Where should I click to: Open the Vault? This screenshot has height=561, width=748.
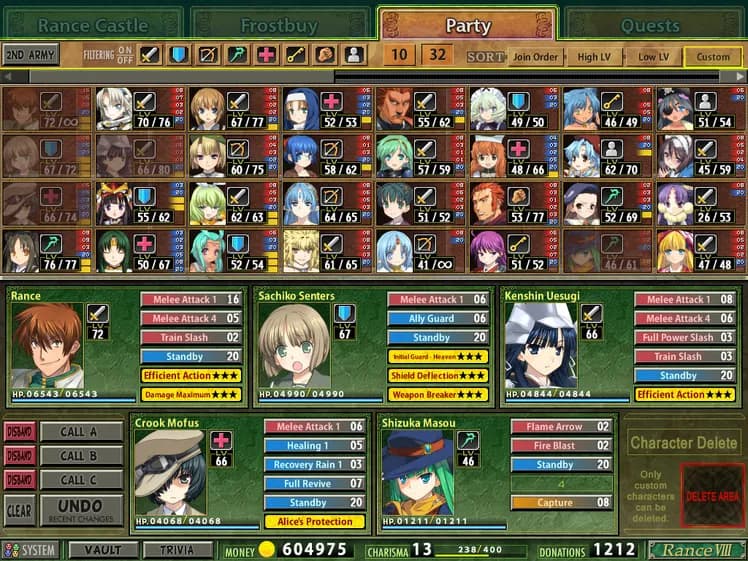coord(103,550)
